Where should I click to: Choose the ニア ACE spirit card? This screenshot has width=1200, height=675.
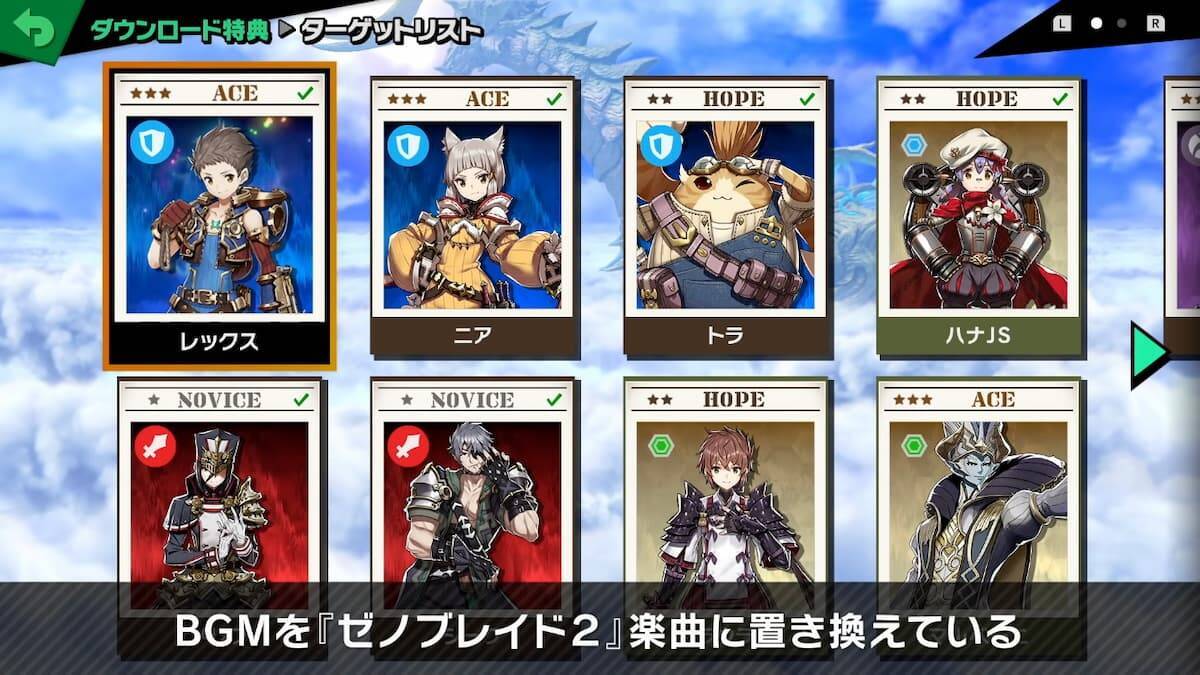tap(473, 217)
